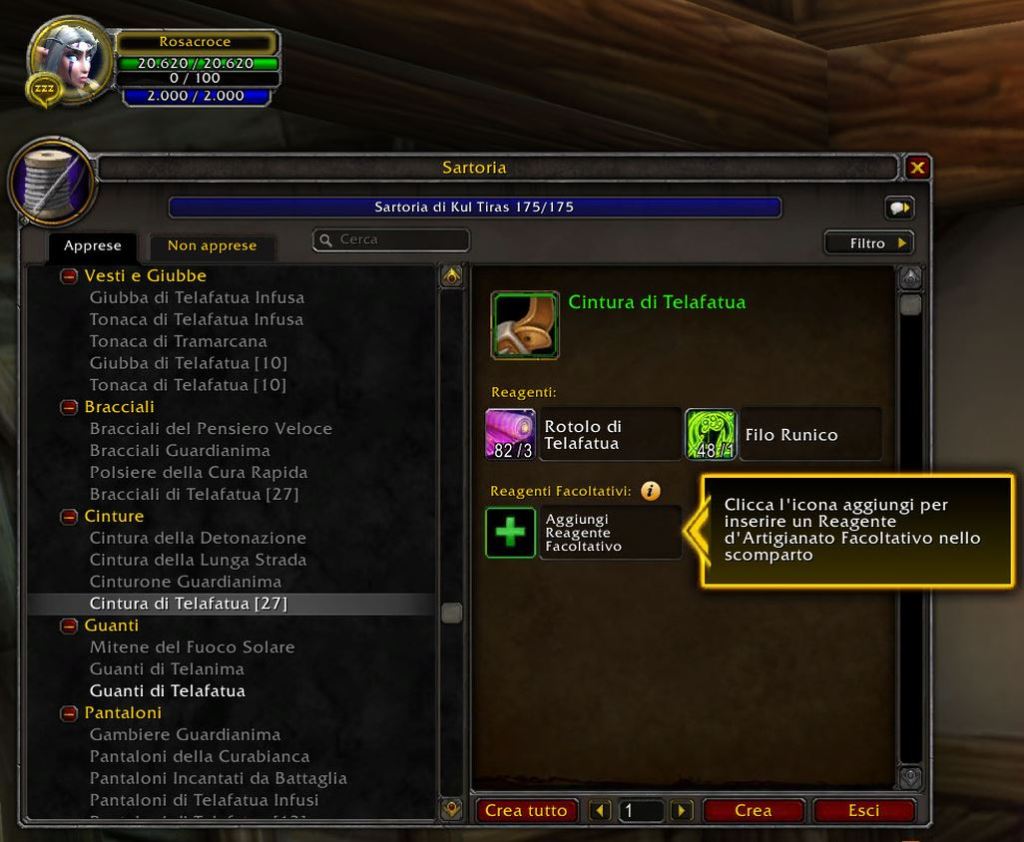Increase the craft quantity with the right arrow
Screen dimensions: 1024x842
tap(681, 810)
